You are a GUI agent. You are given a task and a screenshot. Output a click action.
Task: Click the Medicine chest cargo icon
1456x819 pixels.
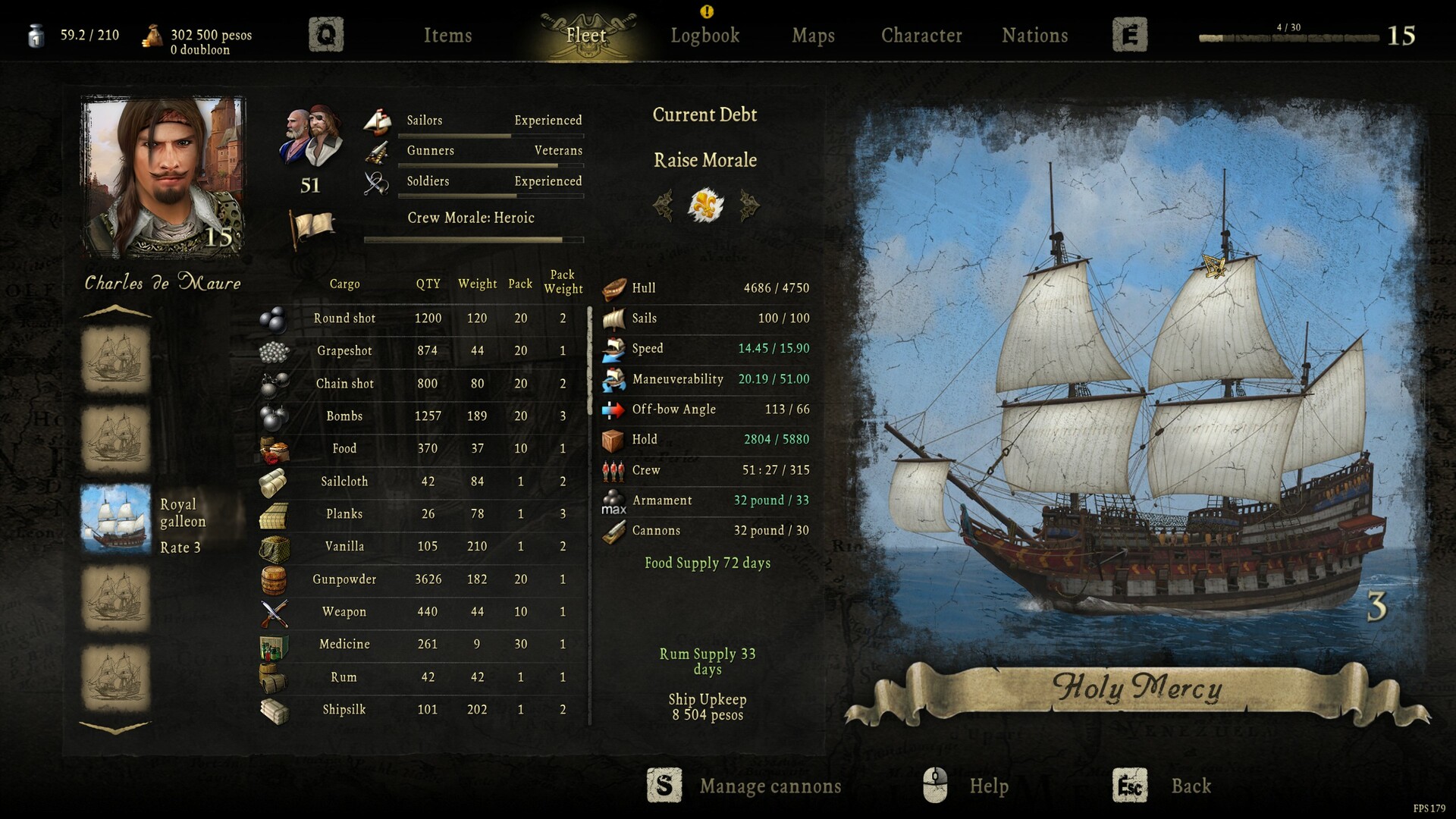(275, 644)
